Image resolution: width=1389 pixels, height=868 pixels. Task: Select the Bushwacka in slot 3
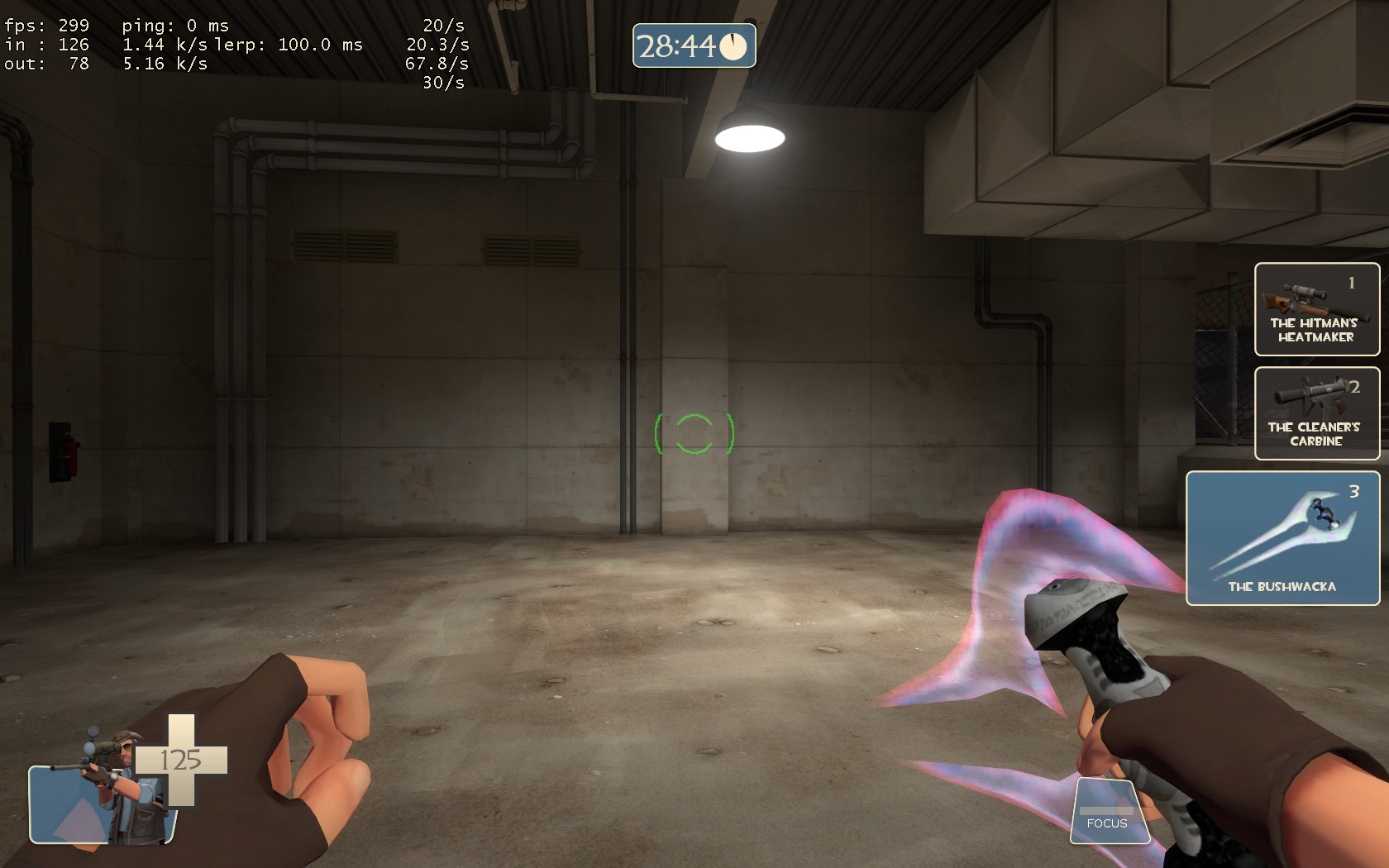1282,537
